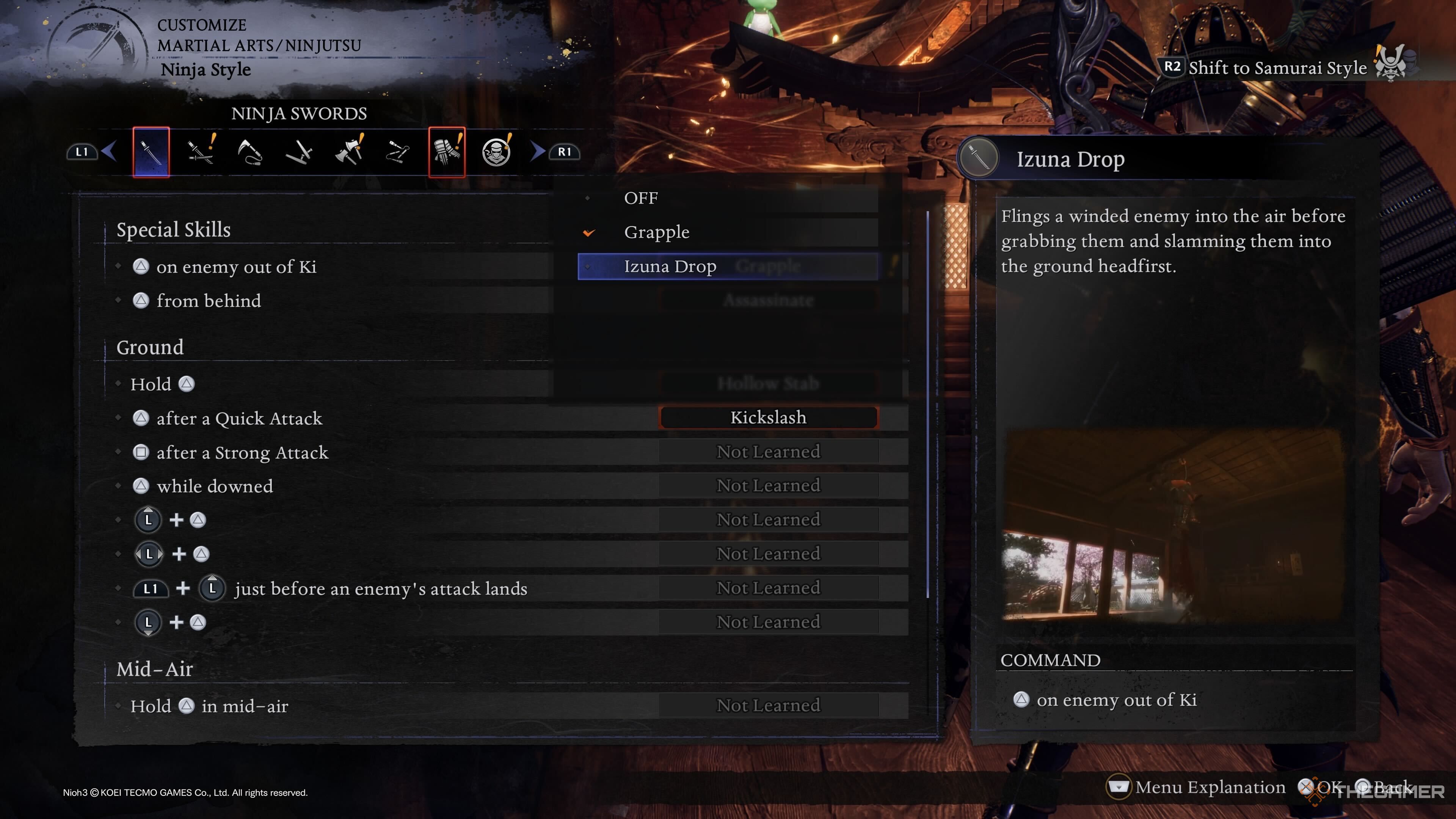Open the kusarigama sickle-and-chain tab
This screenshot has height=819, width=1456.
click(250, 152)
